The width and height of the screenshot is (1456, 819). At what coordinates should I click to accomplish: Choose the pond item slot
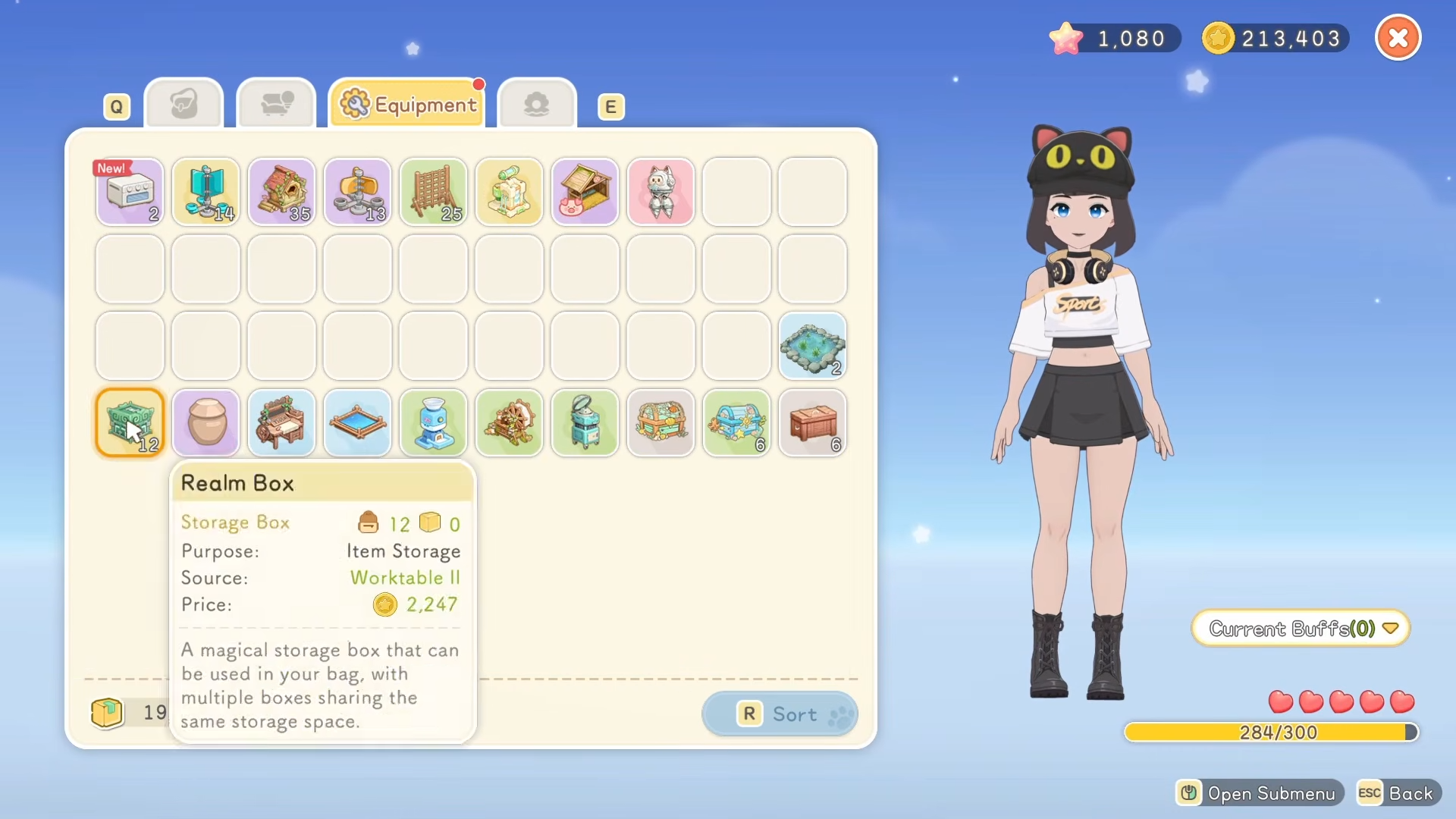coord(812,346)
